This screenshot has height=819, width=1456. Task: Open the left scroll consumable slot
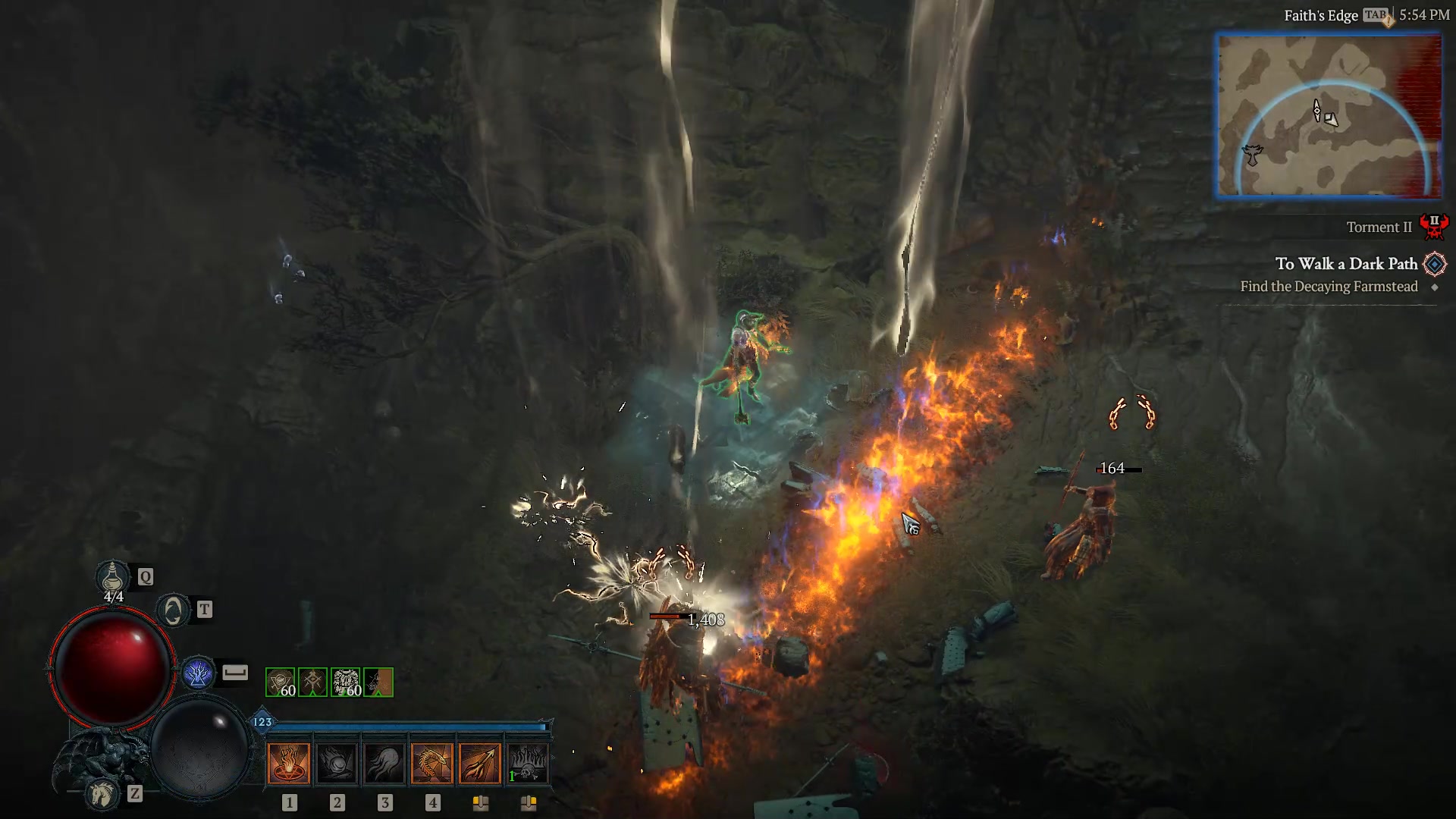tap(481, 804)
